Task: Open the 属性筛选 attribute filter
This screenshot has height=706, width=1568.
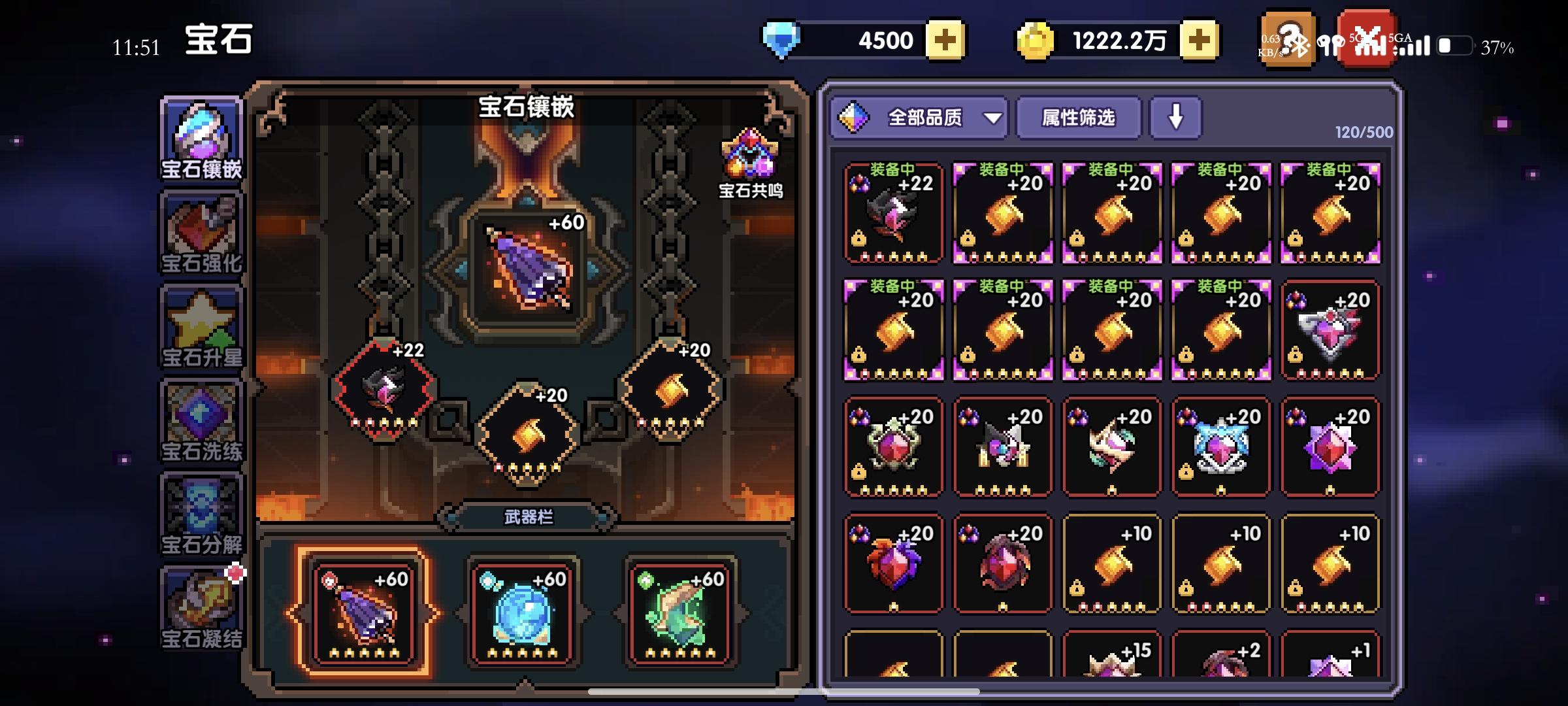Action: [x=1078, y=118]
